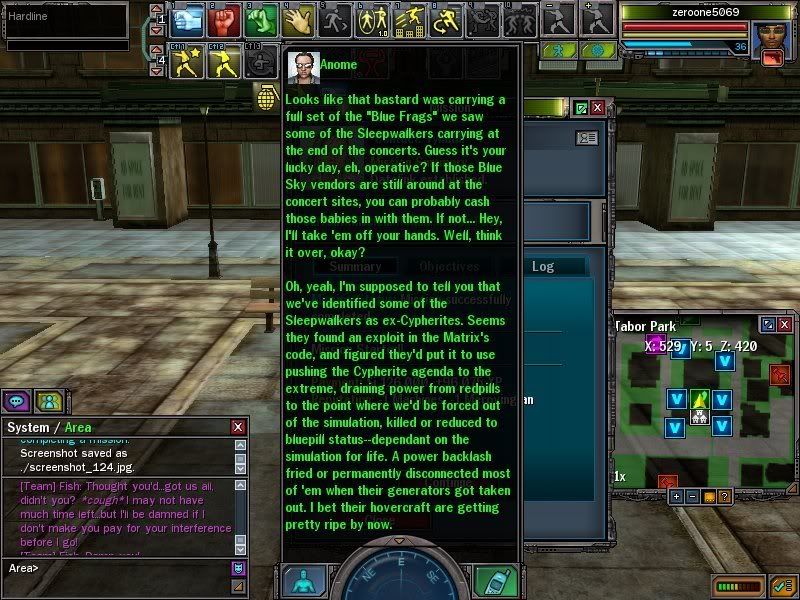Open the team members icon above chat
The image size is (800, 600).
[48, 401]
